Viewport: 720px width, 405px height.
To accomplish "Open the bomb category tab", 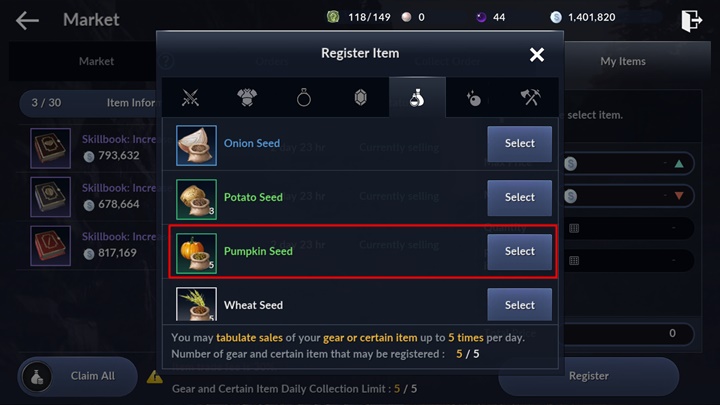I will (474, 98).
